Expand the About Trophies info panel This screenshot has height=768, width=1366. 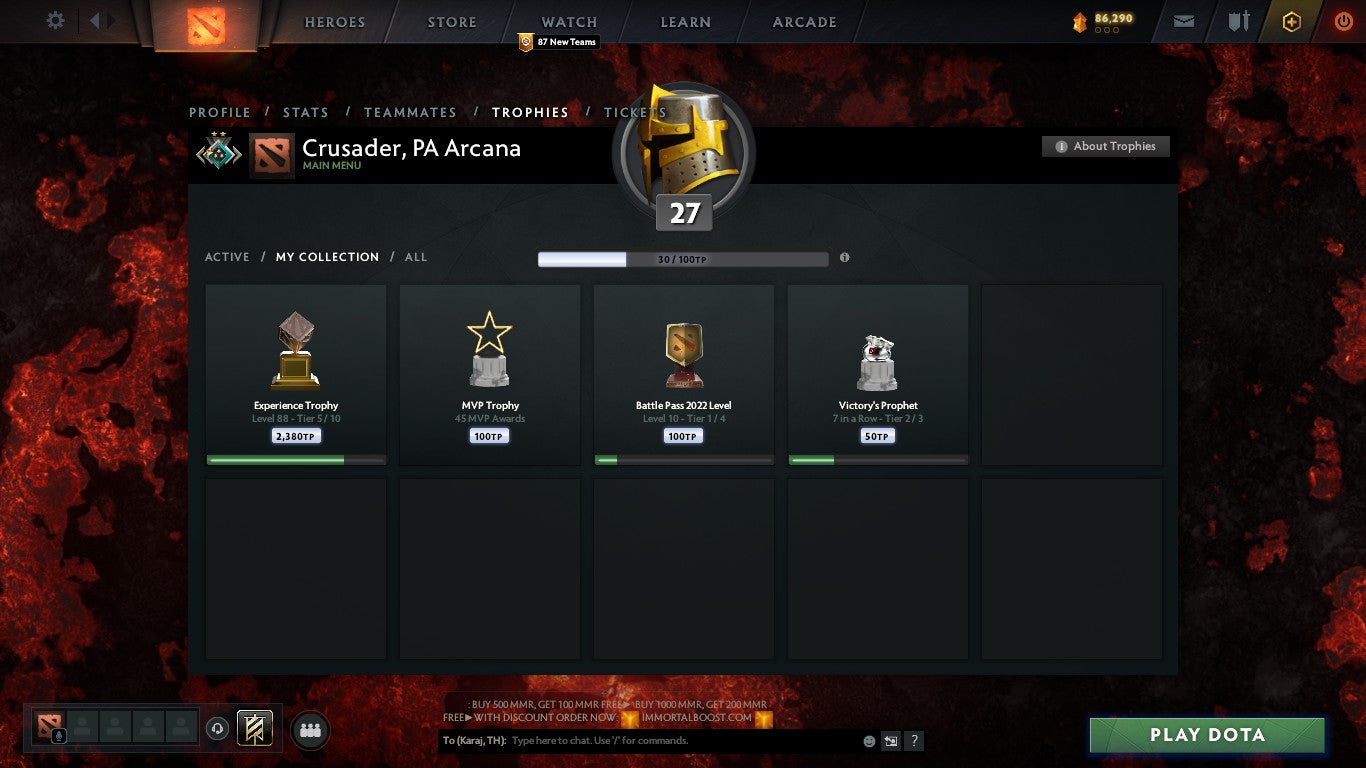pos(1105,146)
